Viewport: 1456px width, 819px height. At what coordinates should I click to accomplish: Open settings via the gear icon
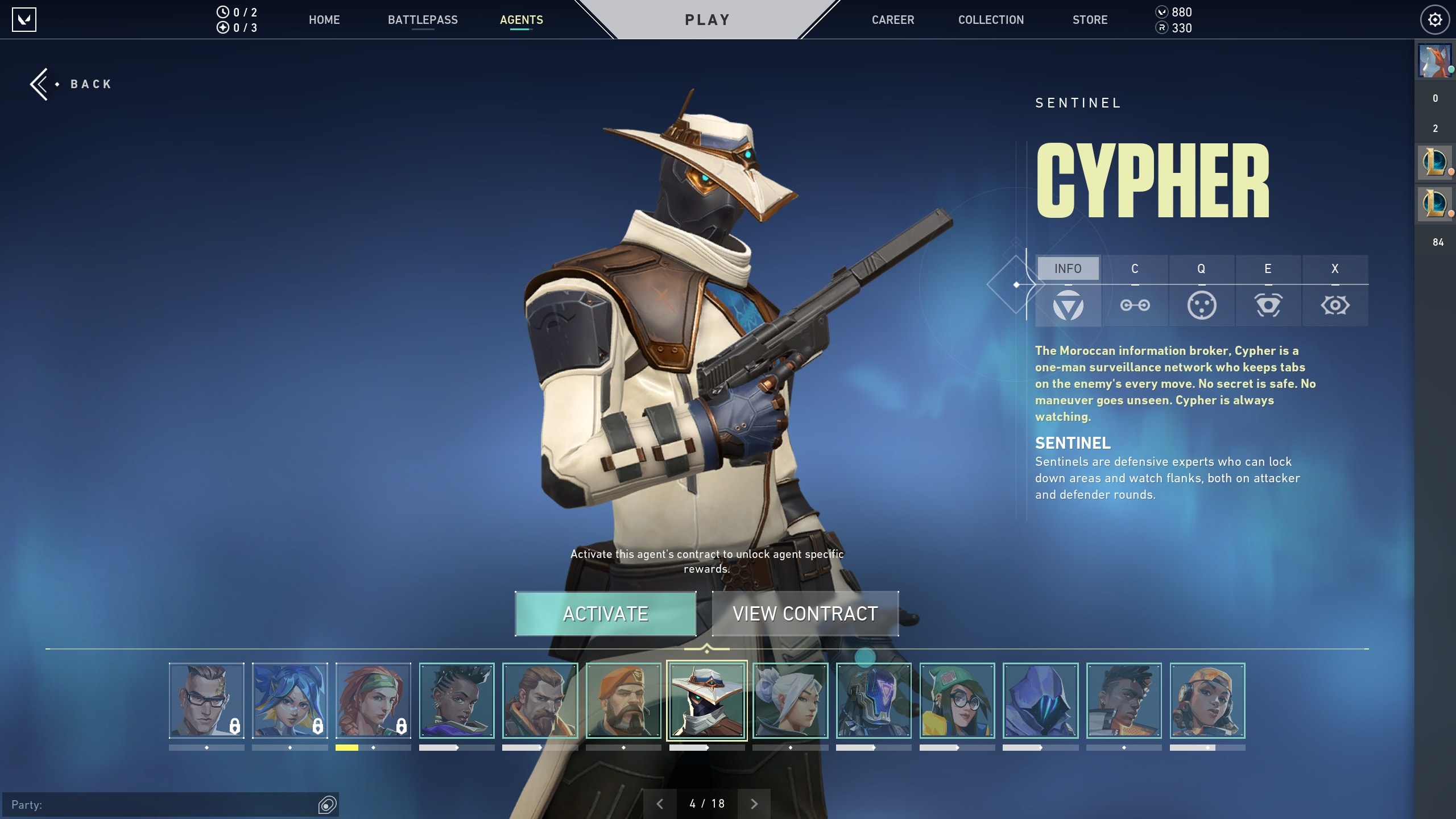1435,20
